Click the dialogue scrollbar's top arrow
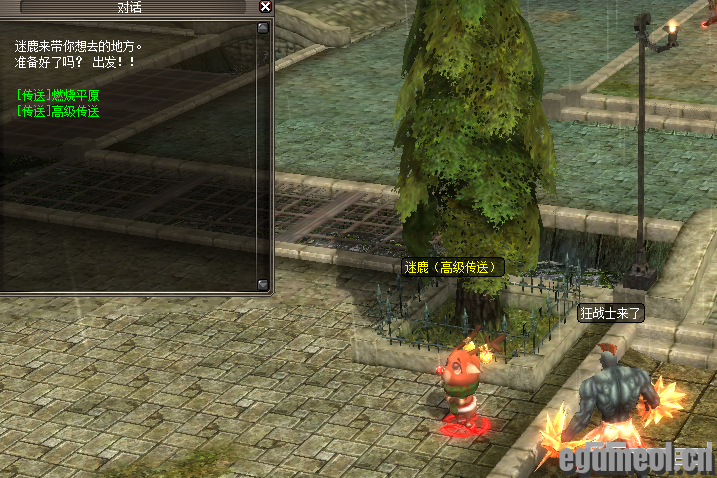Image resolution: width=717 pixels, height=478 pixels. point(263,28)
